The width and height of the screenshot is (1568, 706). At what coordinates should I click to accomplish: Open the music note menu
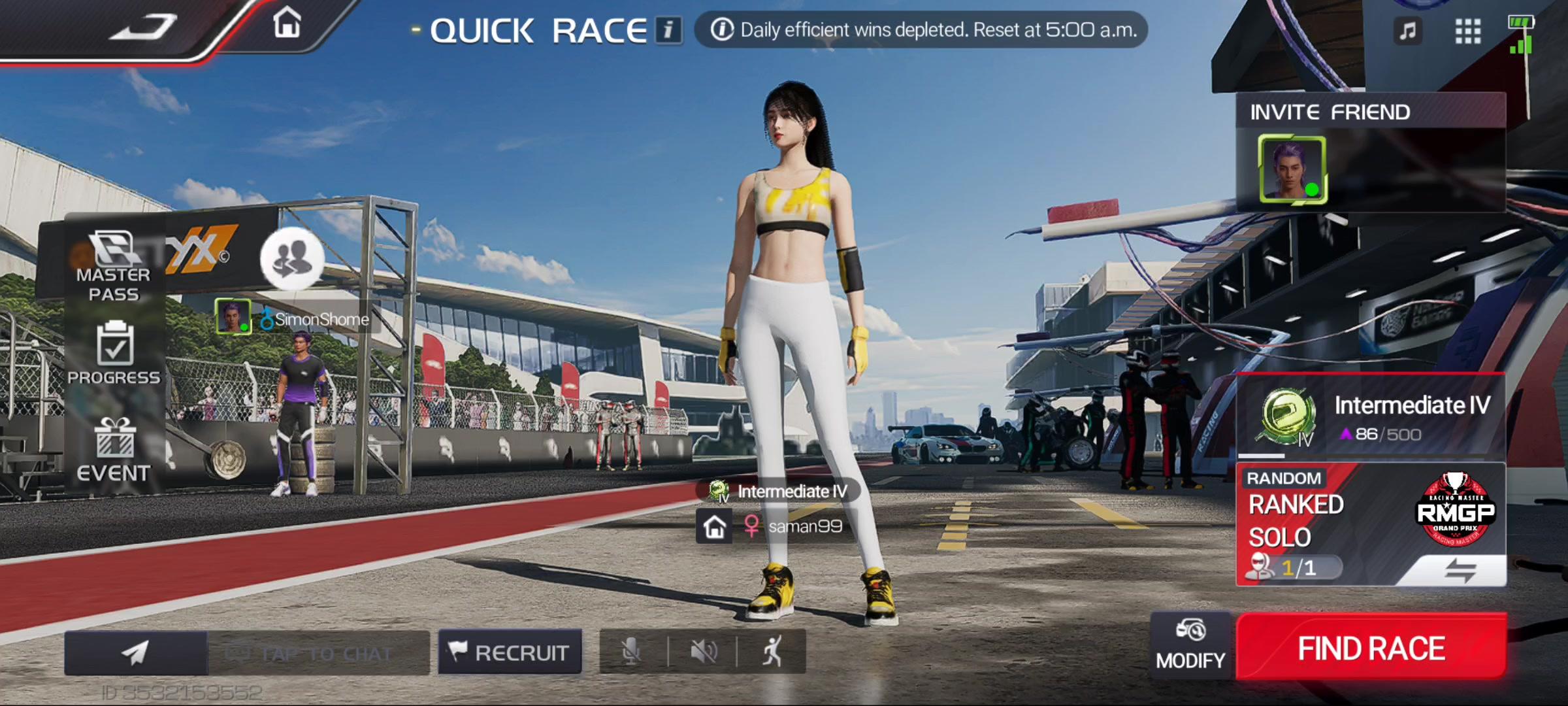(1408, 30)
